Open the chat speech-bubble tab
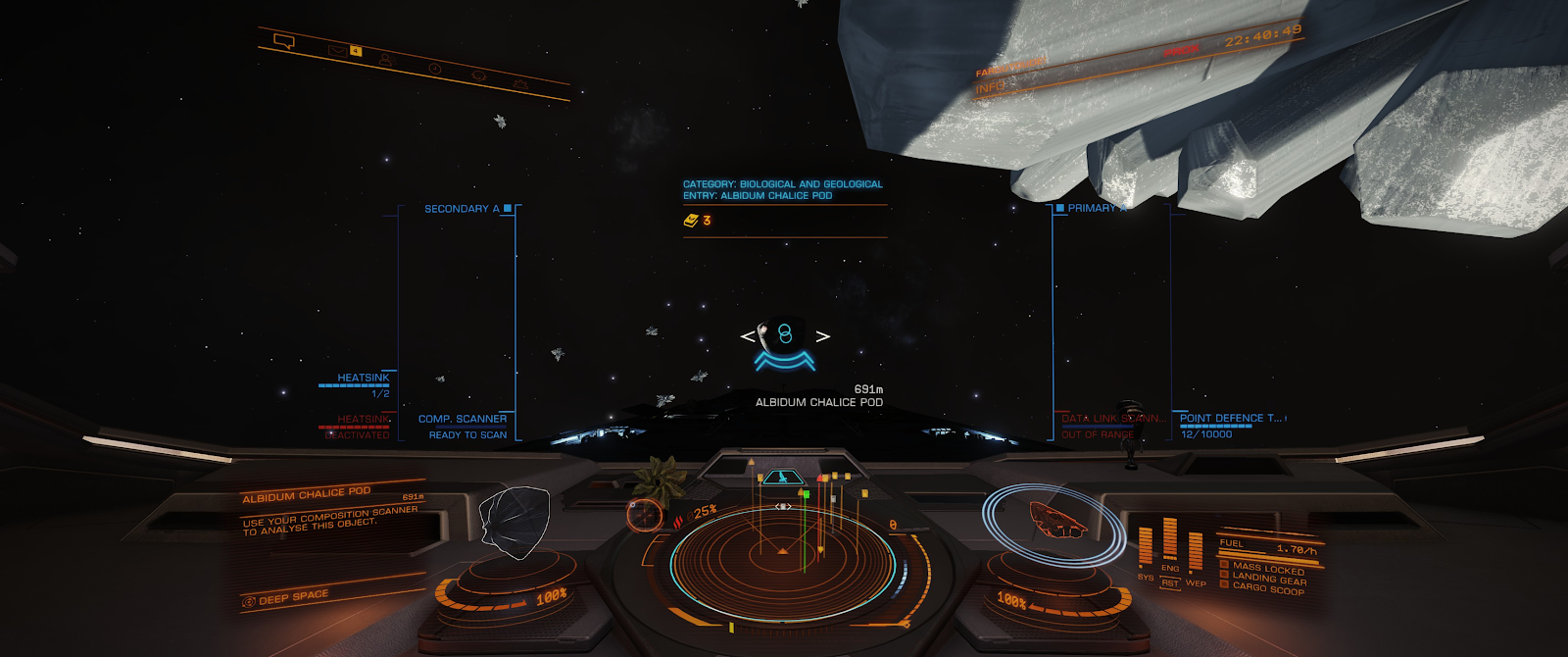 pyautogui.click(x=284, y=41)
